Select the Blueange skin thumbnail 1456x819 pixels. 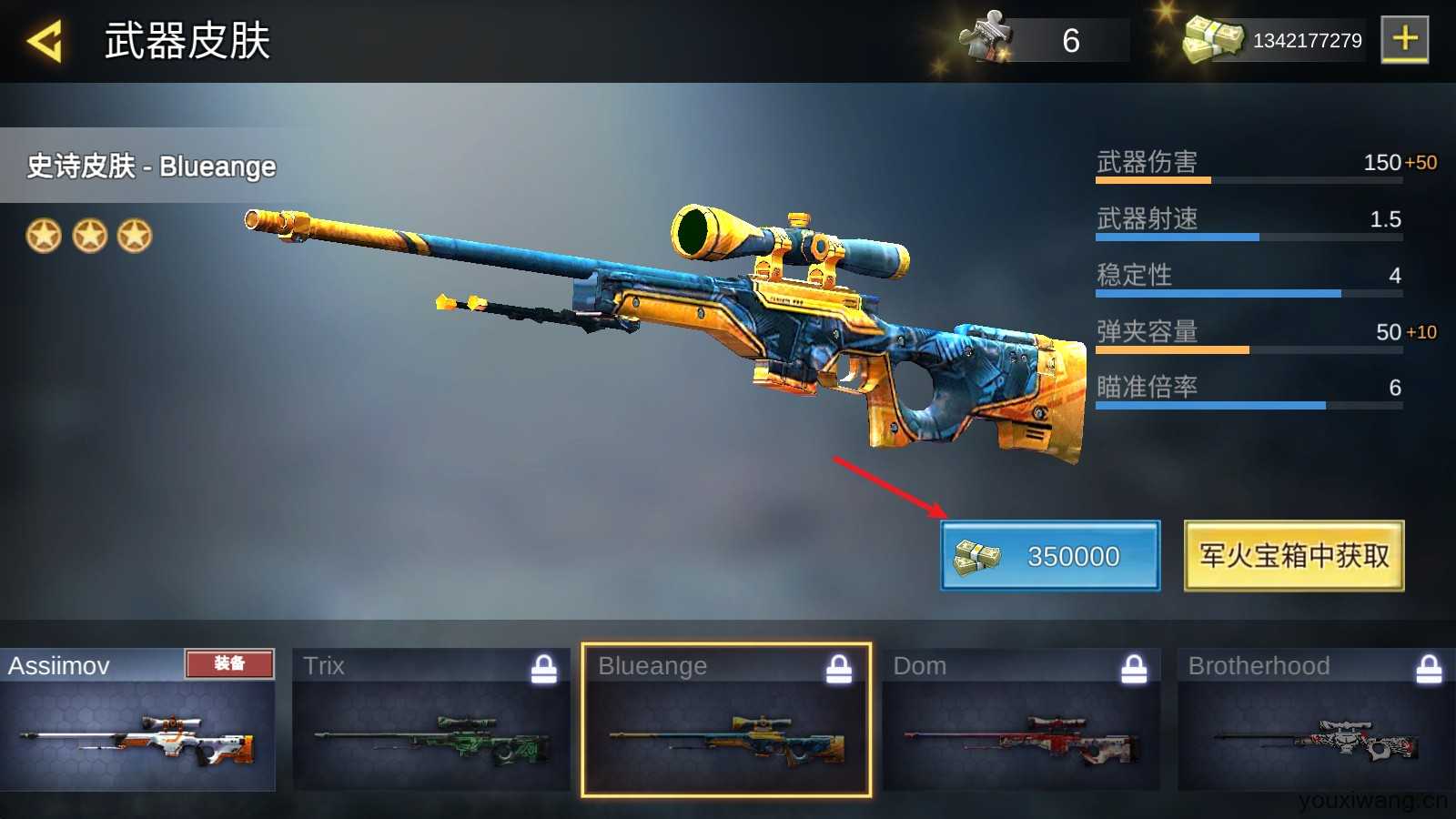pyautogui.click(x=726, y=720)
